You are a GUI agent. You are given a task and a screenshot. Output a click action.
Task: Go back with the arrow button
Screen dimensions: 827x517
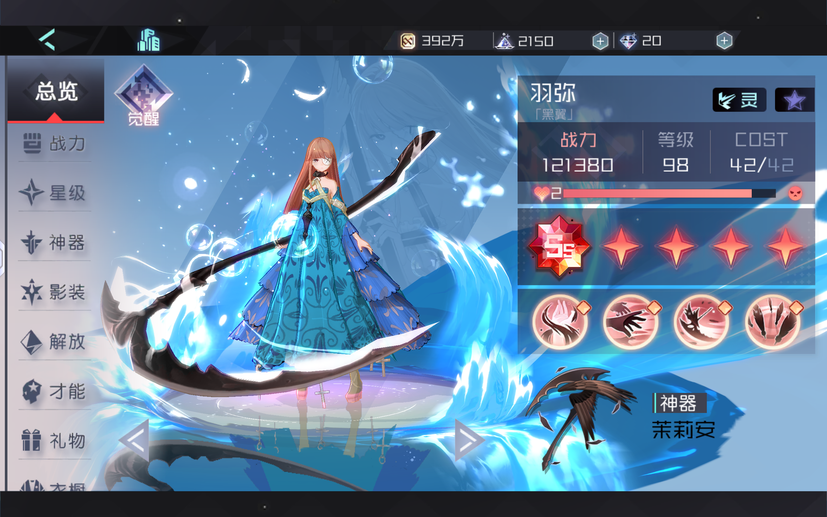(47, 40)
